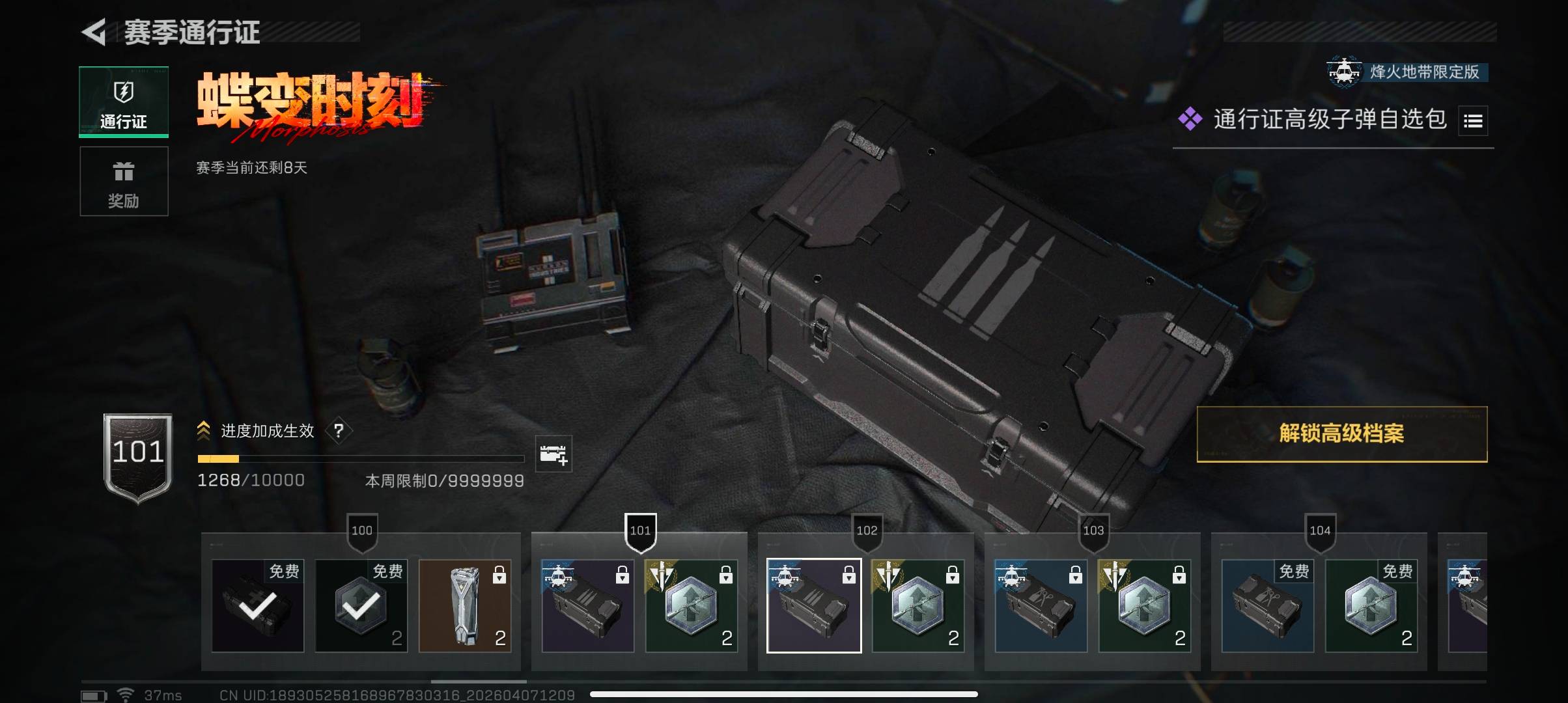Click the buy-levels icon beside the progress bar

tap(553, 454)
